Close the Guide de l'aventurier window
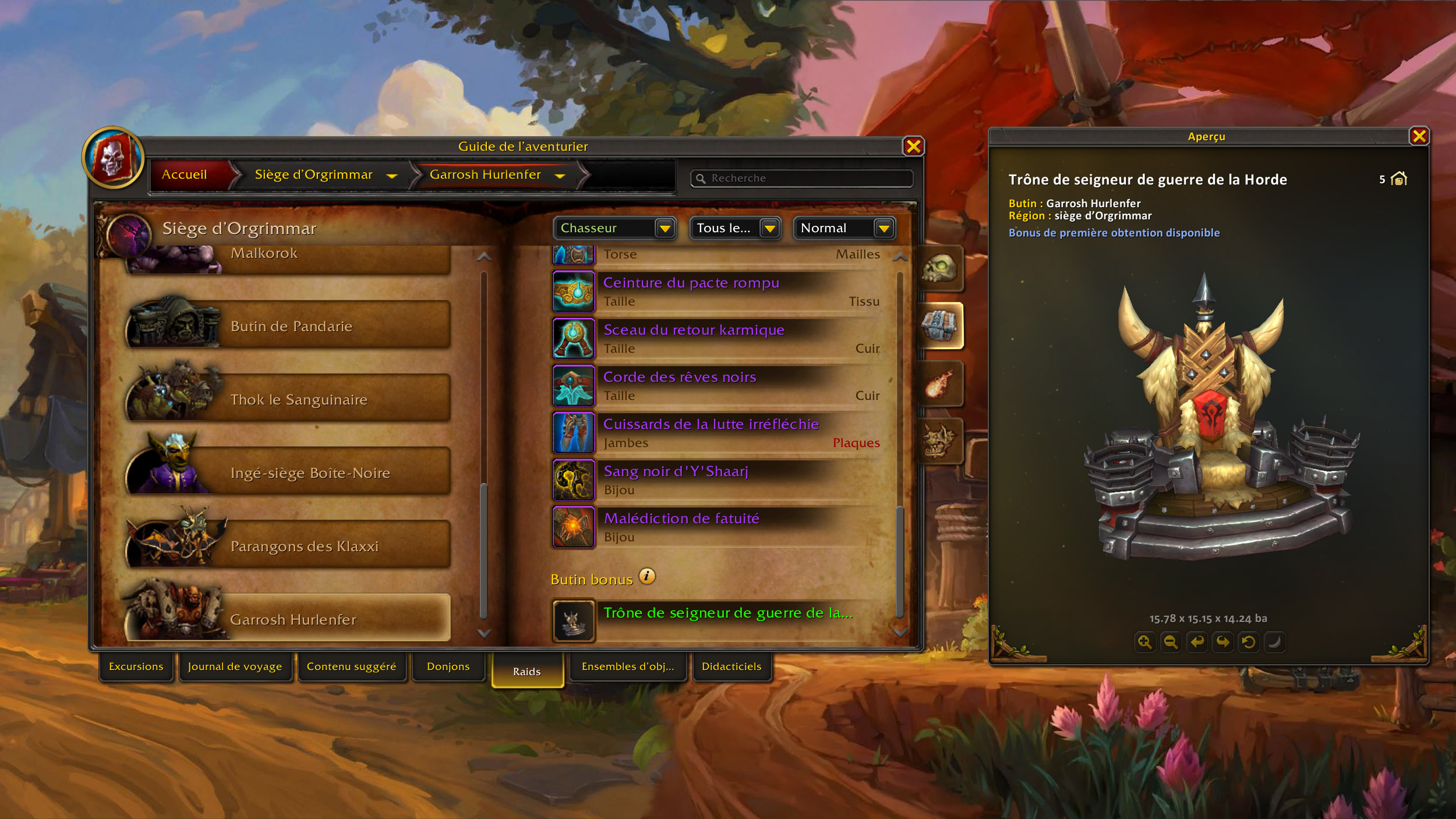 click(913, 147)
